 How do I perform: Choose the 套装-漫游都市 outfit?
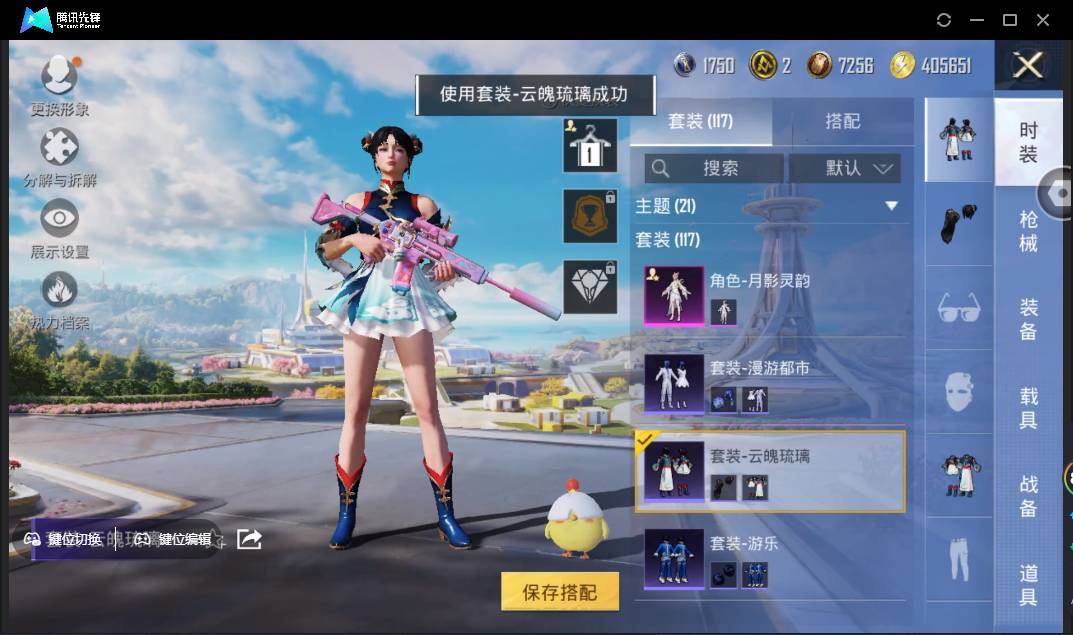pyautogui.click(x=768, y=384)
